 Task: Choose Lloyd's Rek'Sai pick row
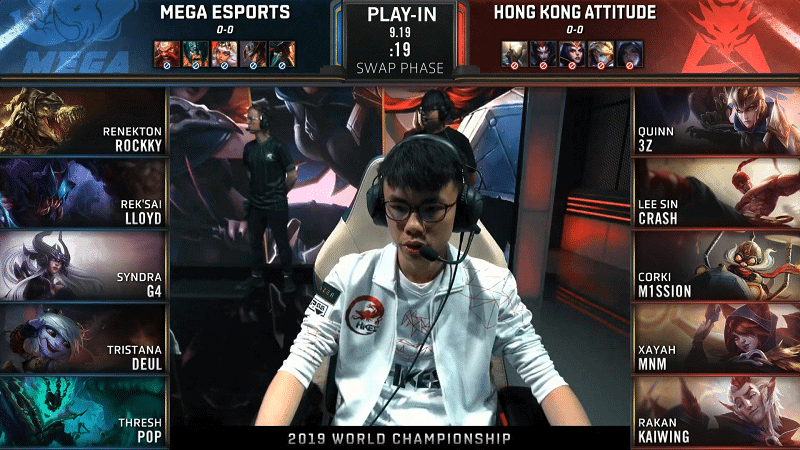tap(82, 192)
